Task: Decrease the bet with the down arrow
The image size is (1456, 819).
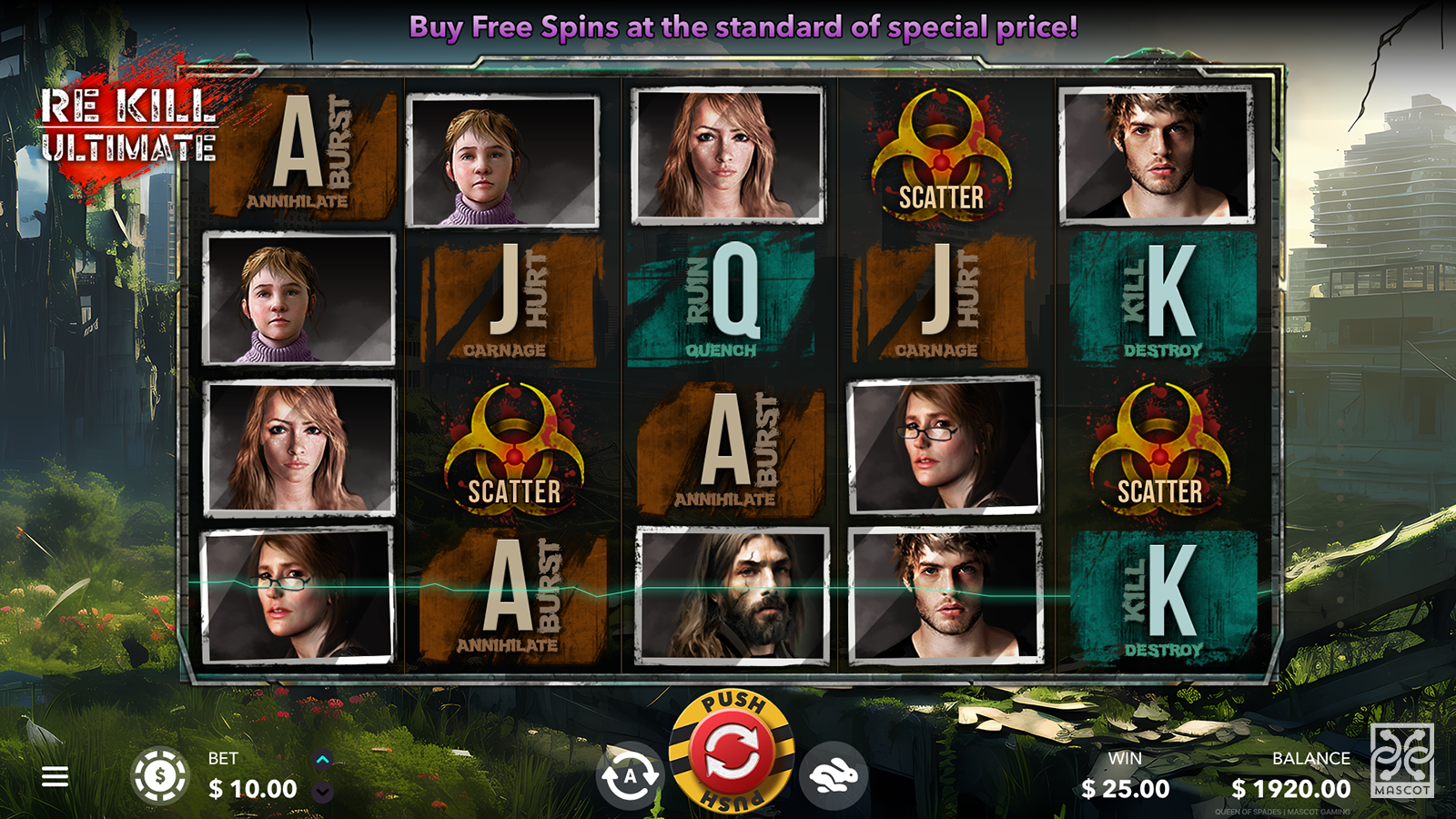Action: click(x=322, y=793)
